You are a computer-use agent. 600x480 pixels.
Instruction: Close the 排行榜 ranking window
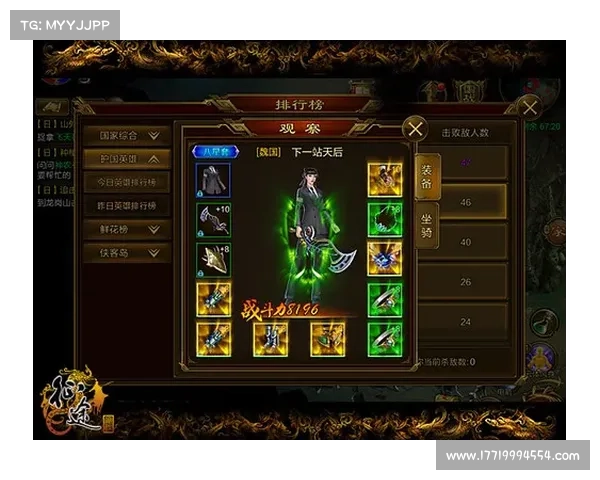pyautogui.click(x=529, y=107)
